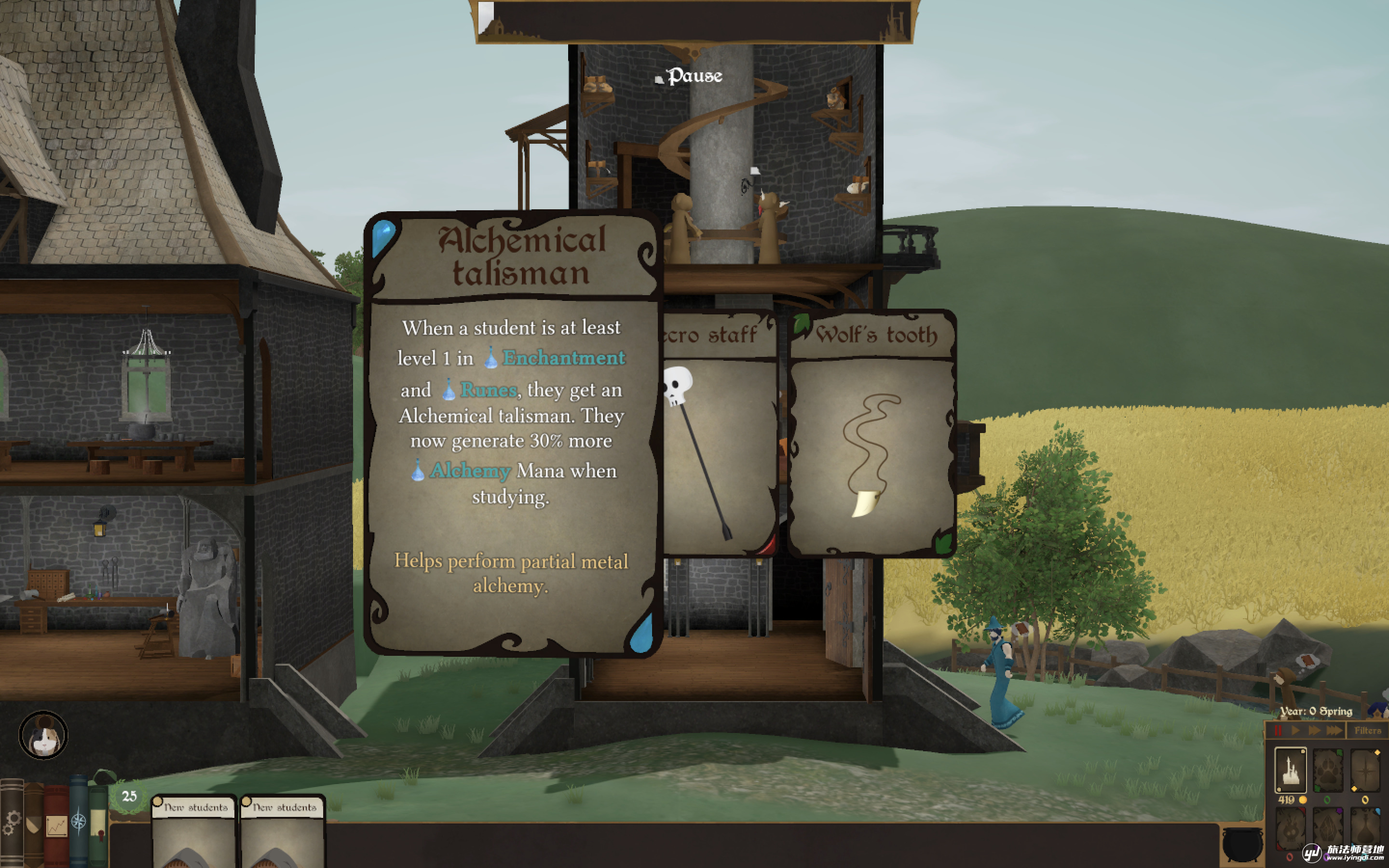
Task: Choose the green paw print card
Action: tap(1328, 770)
